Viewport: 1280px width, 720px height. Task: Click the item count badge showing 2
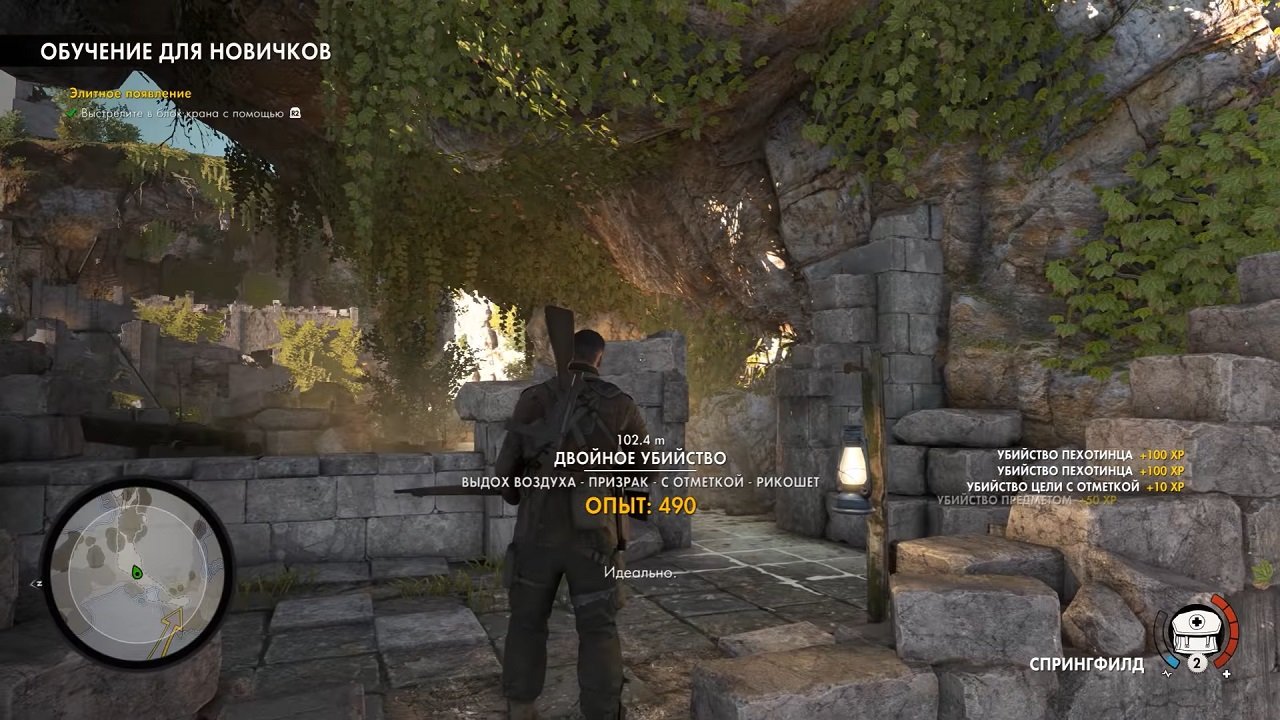pyautogui.click(x=1198, y=661)
